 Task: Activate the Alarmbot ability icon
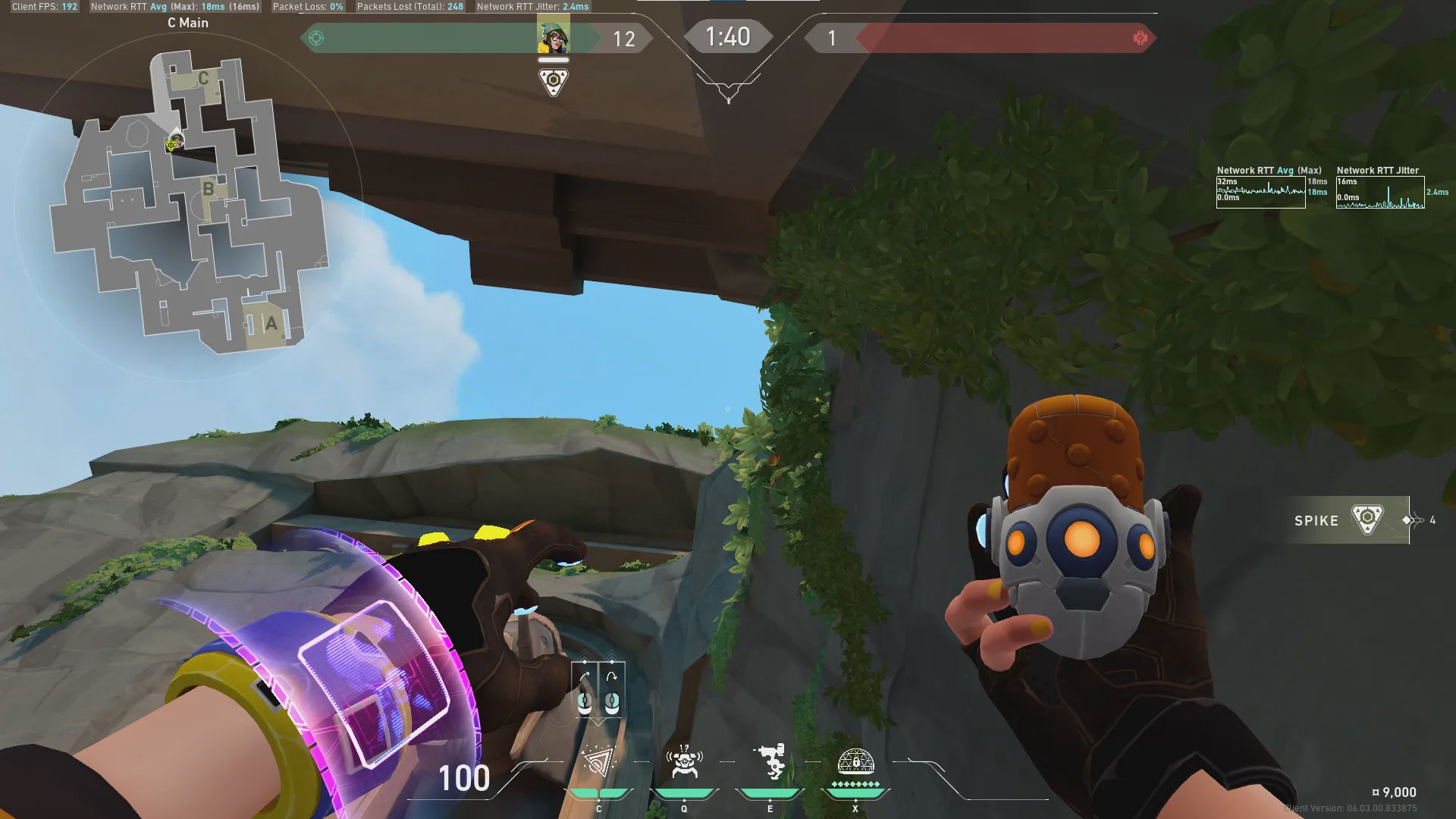tap(684, 762)
